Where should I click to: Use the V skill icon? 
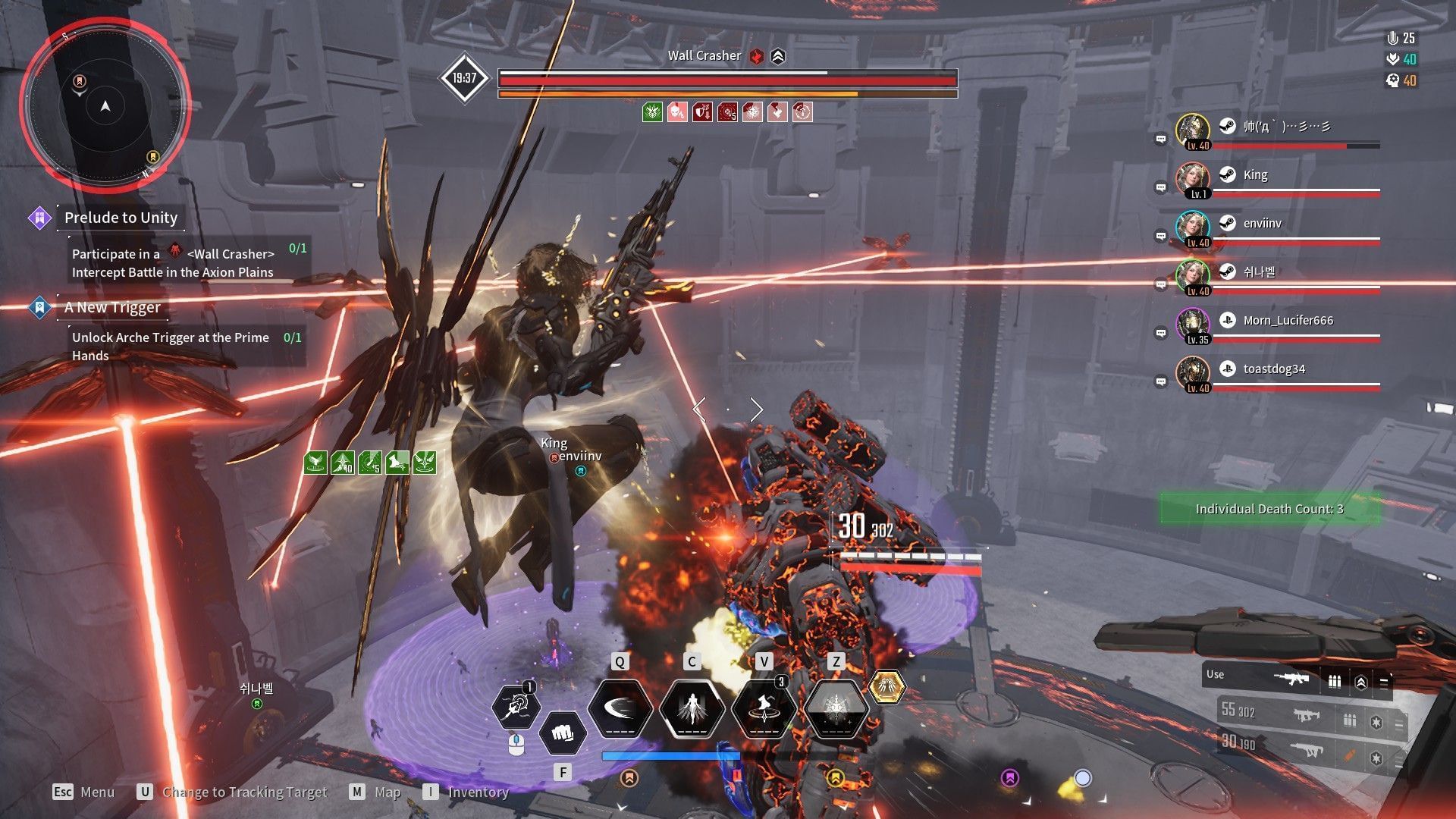pos(764,708)
